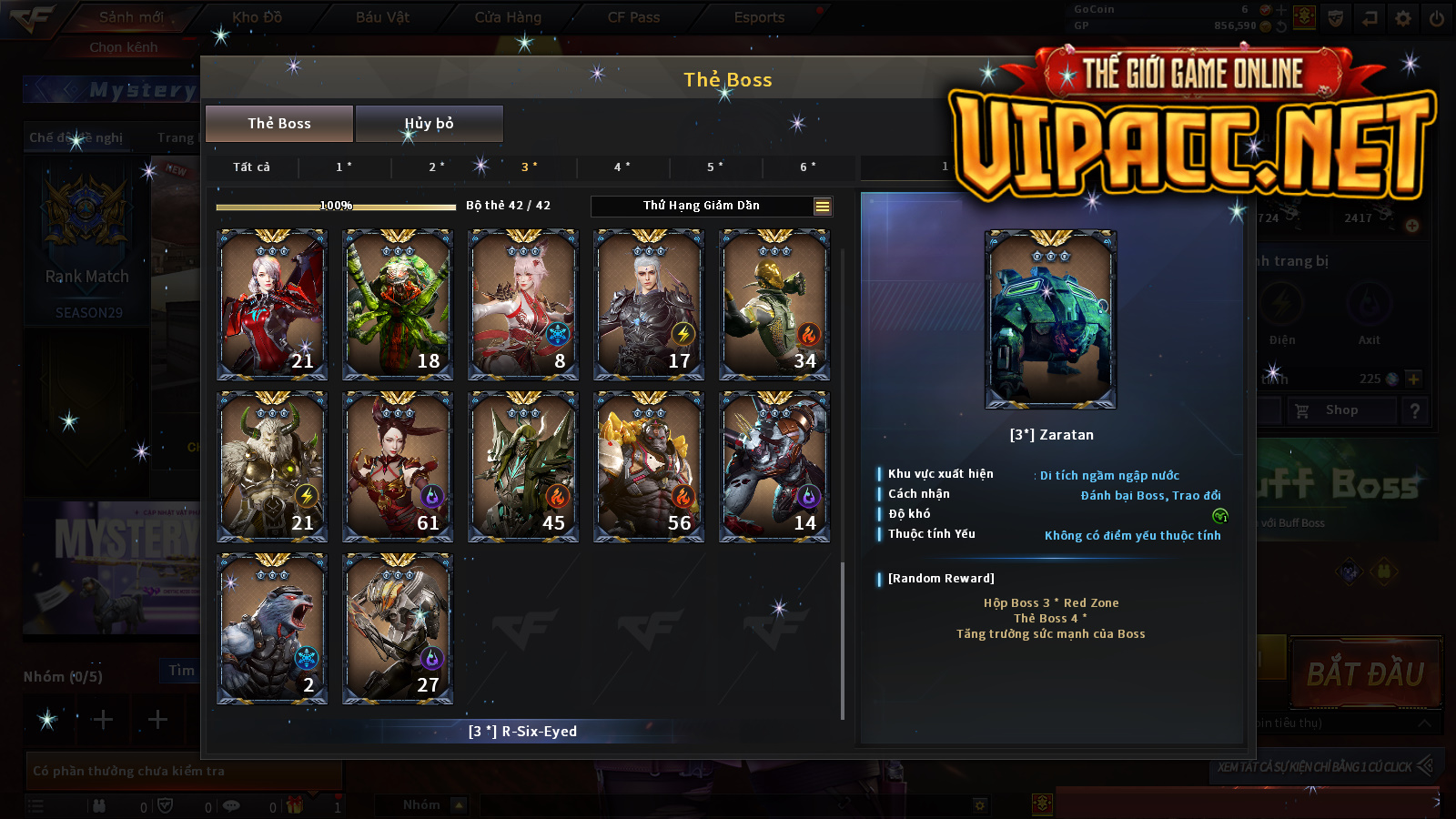This screenshot has width=1456, height=819.
Task: Show the 5 star boss cards
Action: tap(715, 167)
